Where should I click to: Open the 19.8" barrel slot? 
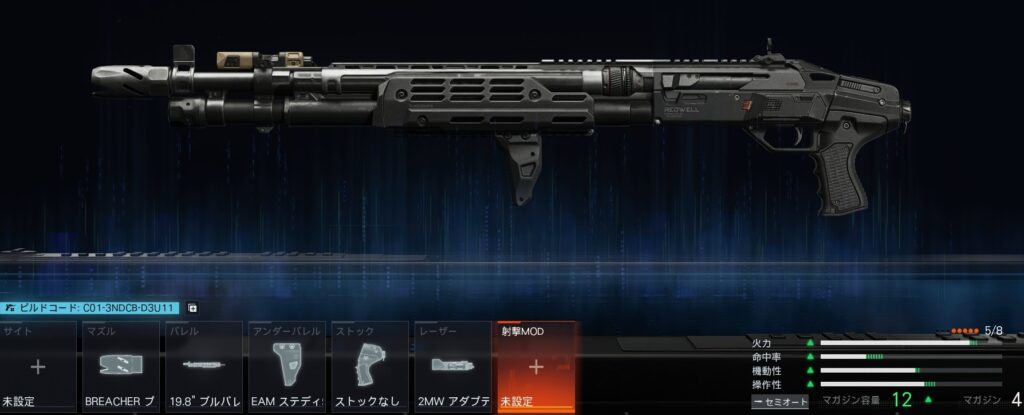coord(204,367)
